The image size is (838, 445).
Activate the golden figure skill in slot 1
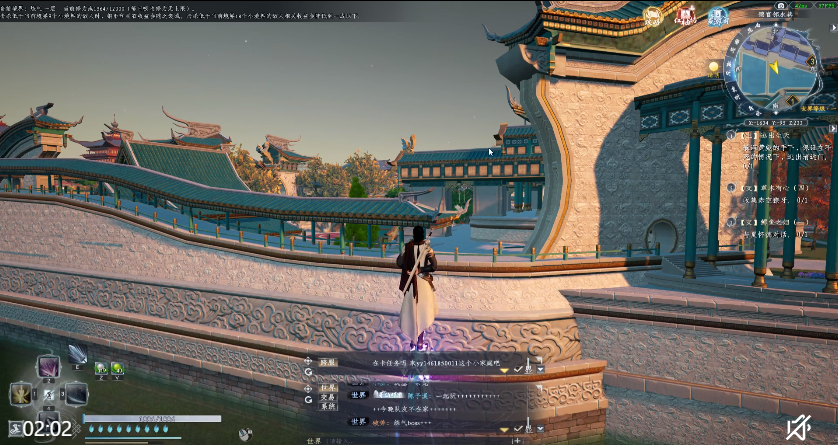(x=21, y=393)
